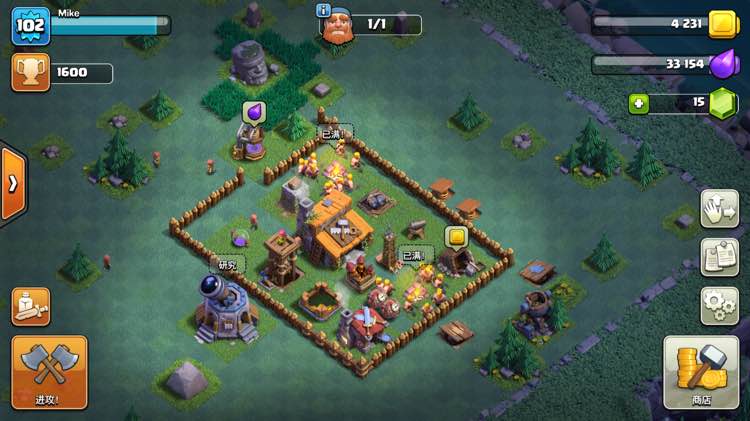Open the builder info icon
This screenshot has height=421, width=750.
(x=323, y=10)
